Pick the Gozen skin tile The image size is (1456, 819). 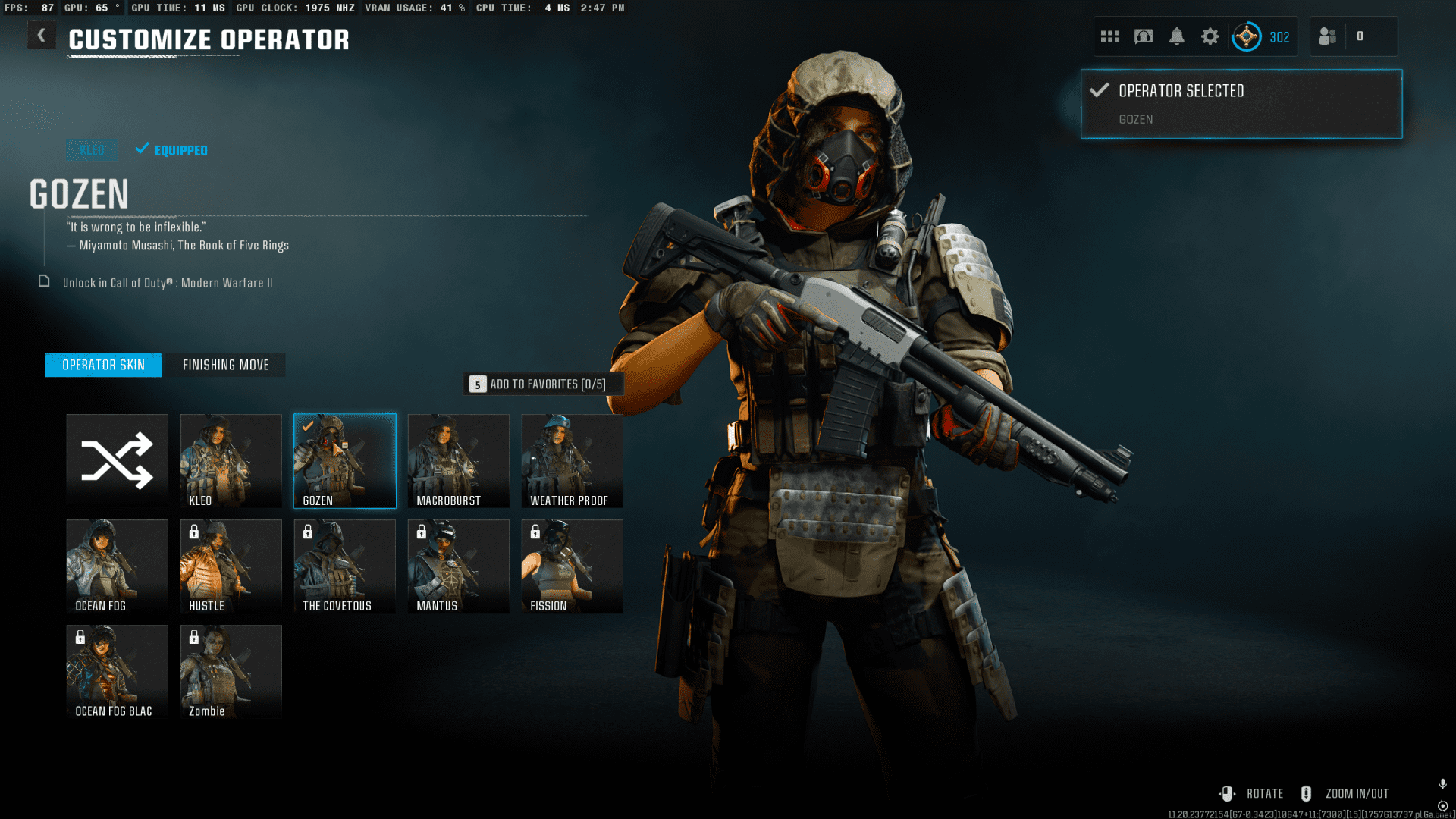[x=344, y=460]
